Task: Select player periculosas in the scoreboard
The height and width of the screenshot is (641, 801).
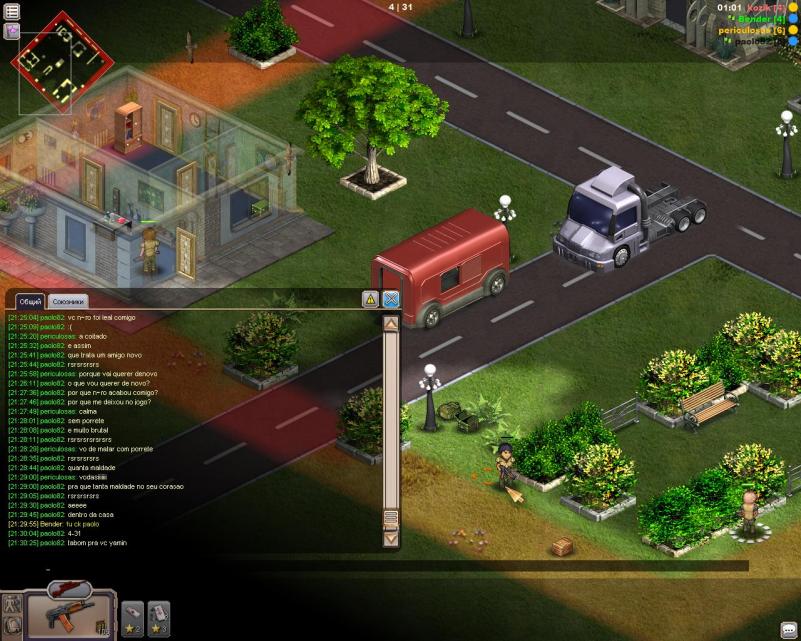Action: [752, 31]
